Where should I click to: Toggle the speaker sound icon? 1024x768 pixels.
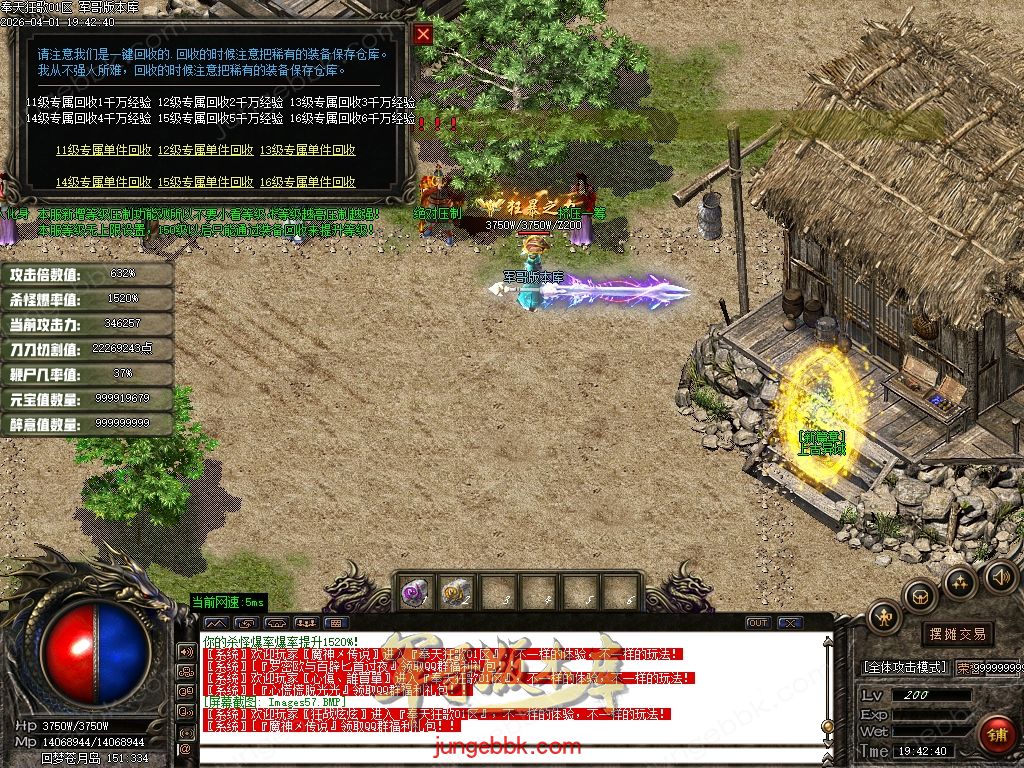(1000, 576)
